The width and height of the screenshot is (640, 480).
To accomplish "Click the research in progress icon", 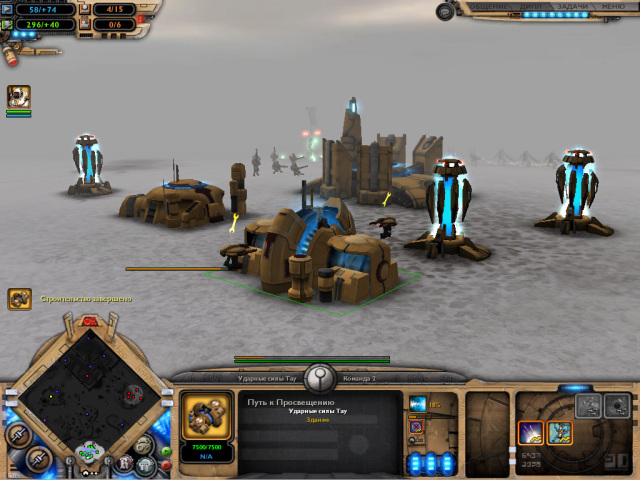I will click(x=418, y=403).
